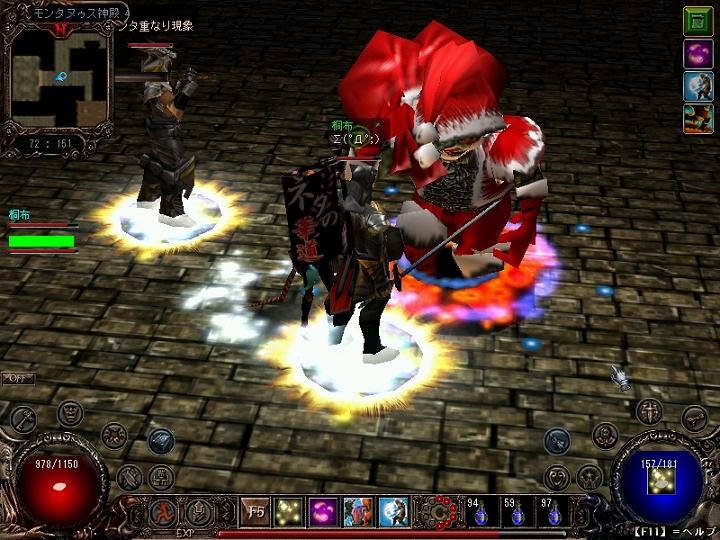
Task: Click the armor icon beside the run button
Action: 198,512
